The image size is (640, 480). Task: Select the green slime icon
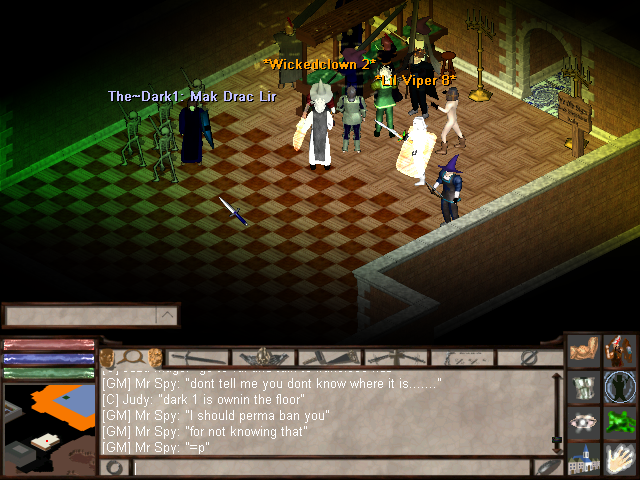(620, 422)
